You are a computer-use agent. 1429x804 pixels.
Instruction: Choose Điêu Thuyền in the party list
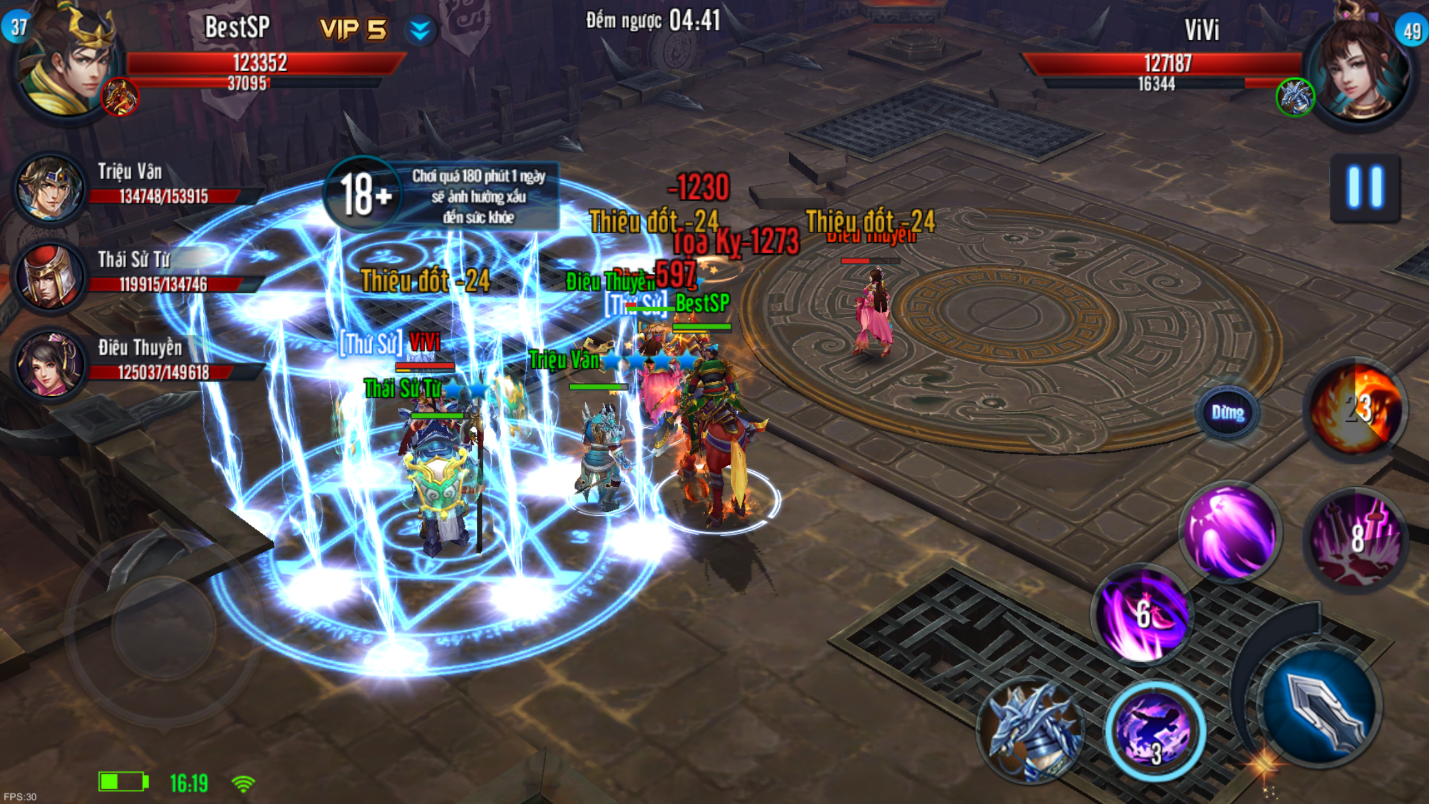[x=50, y=362]
